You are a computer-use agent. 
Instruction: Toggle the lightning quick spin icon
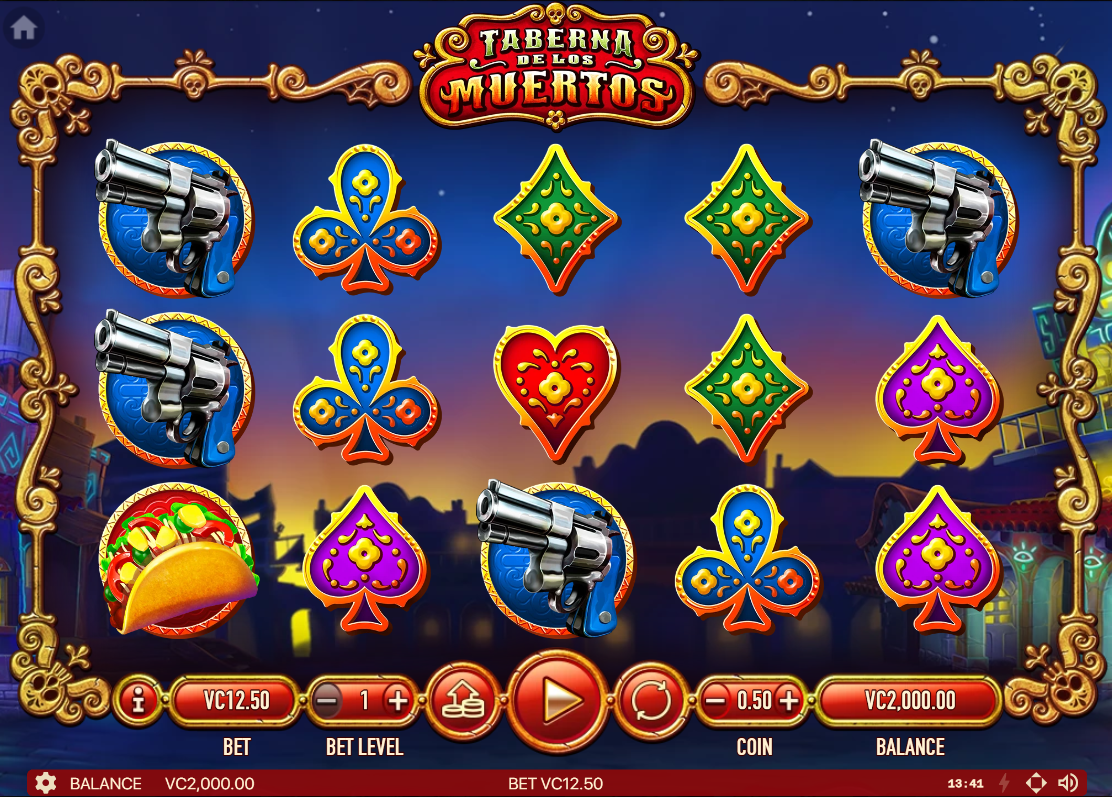(x=1004, y=783)
